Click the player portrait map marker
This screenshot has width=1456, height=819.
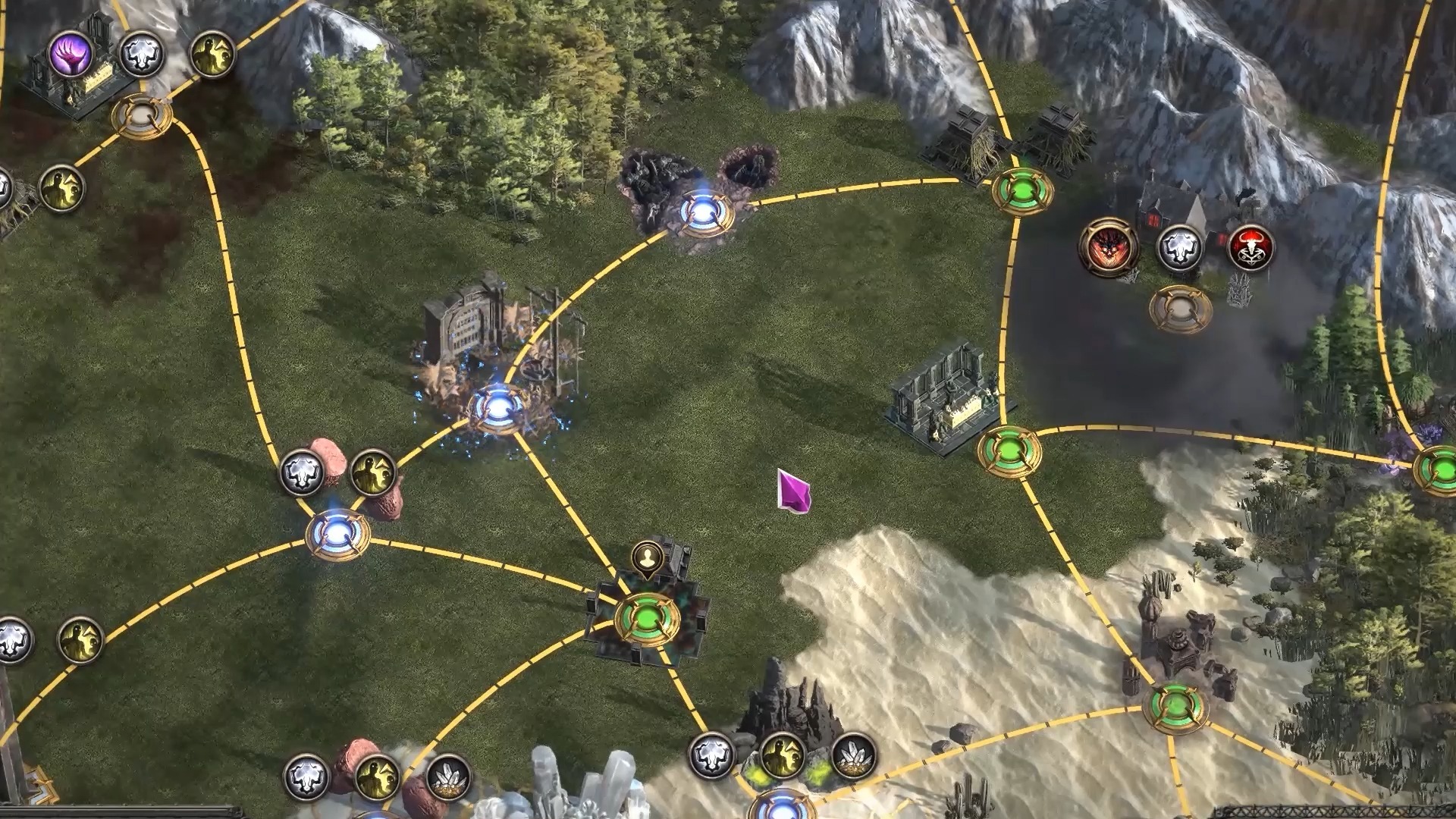[647, 559]
